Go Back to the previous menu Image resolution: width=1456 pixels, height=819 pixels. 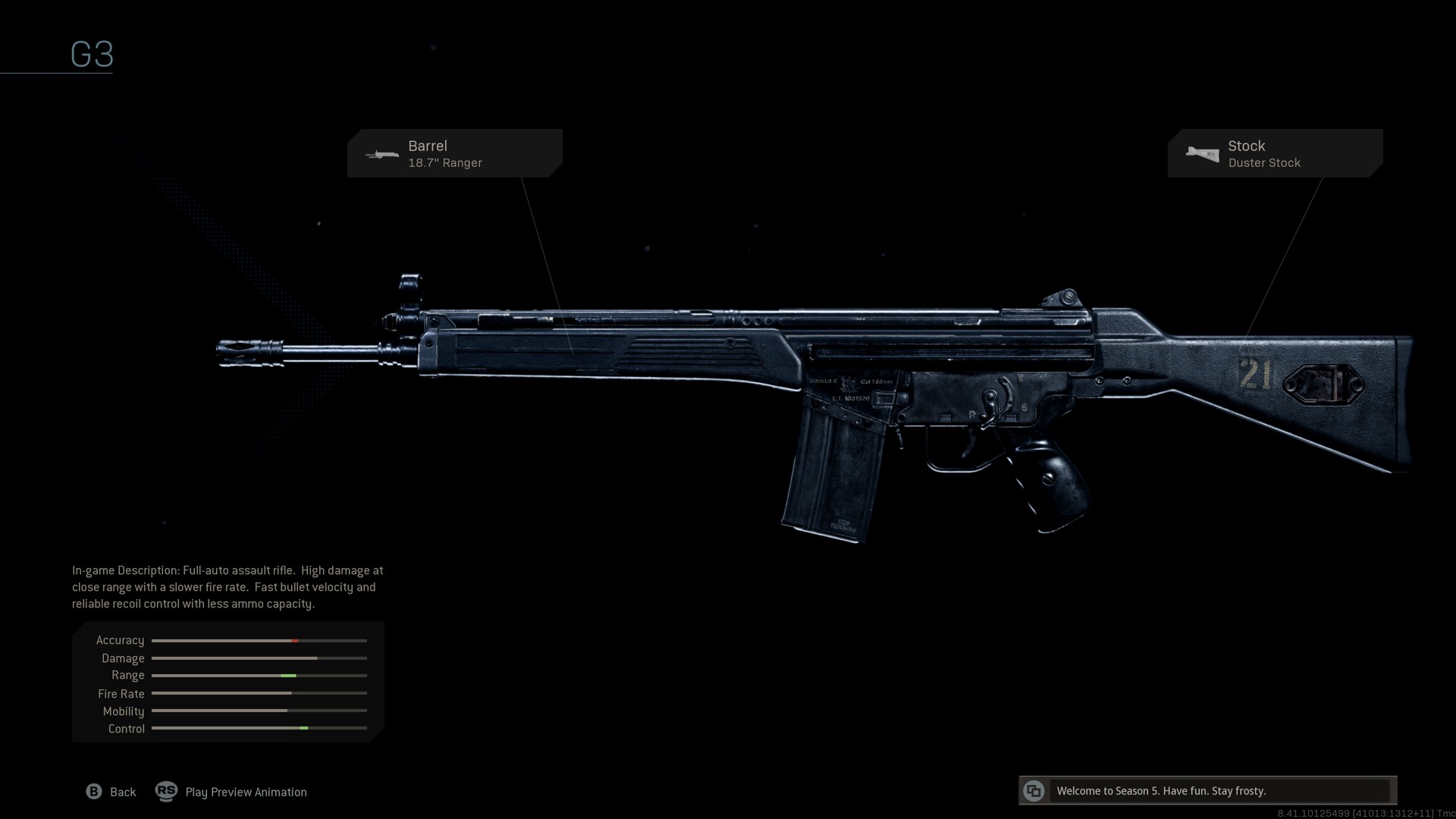click(x=111, y=792)
